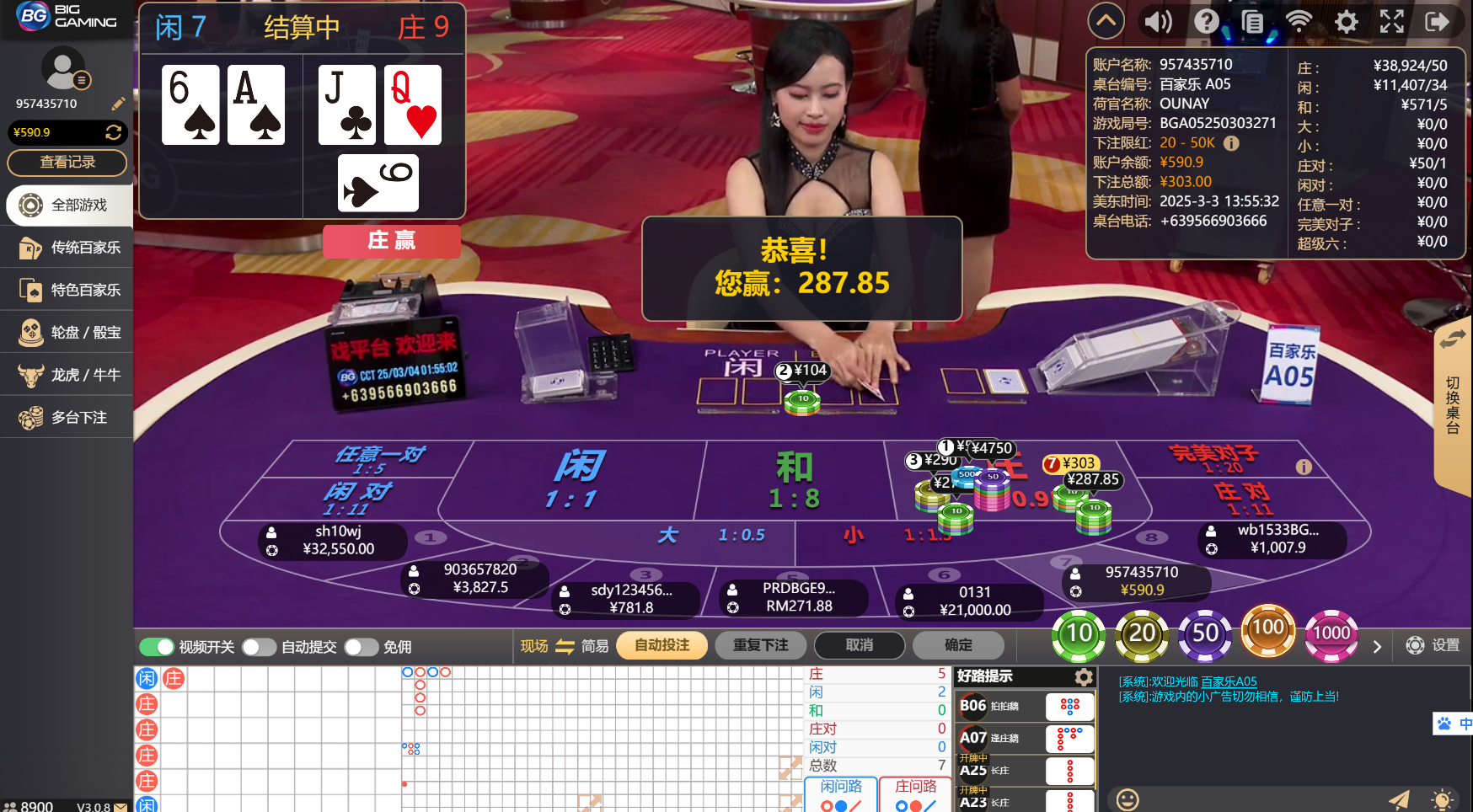1473x812 pixels.
Task: Open help via the question mark icon
Action: point(1207,21)
